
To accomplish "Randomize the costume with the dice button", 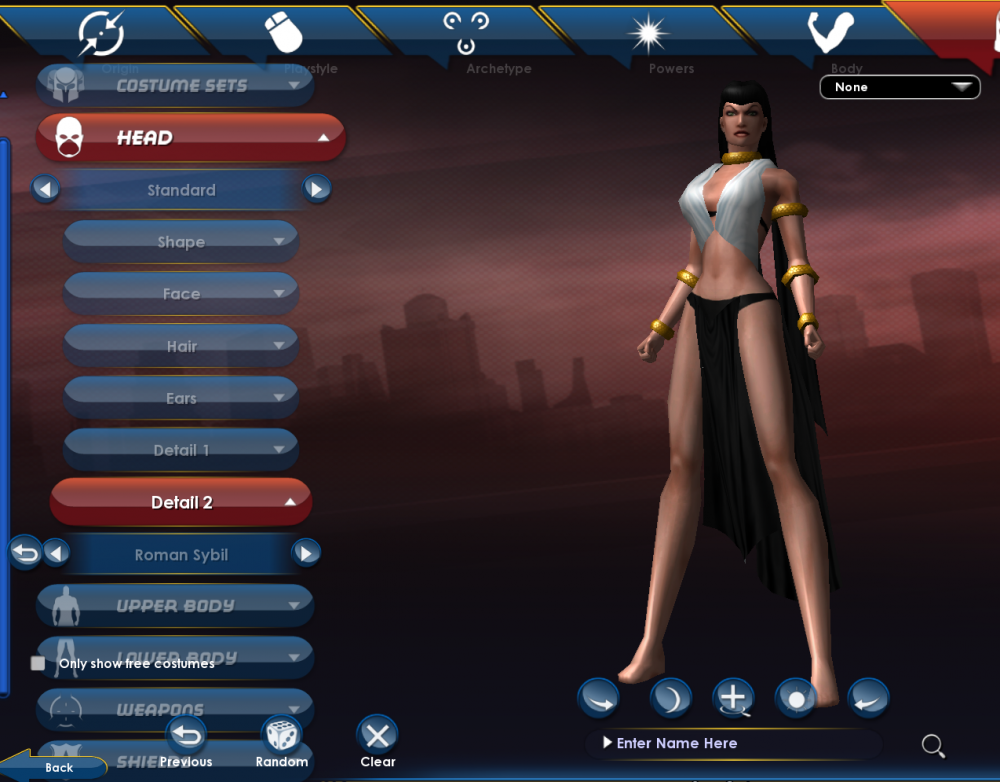I will pyautogui.click(x=281, y=737).
